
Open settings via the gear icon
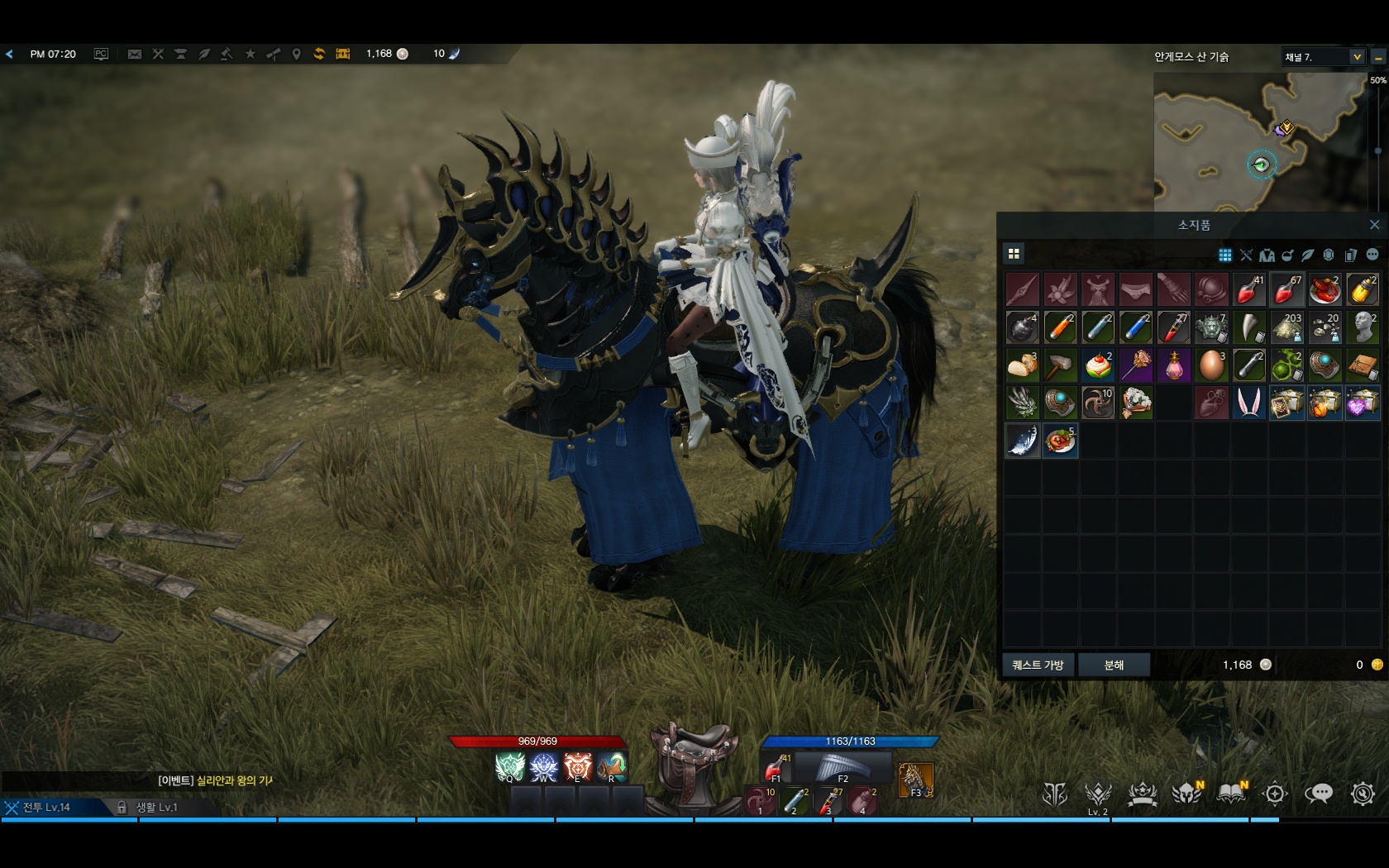coord(1362,794)
